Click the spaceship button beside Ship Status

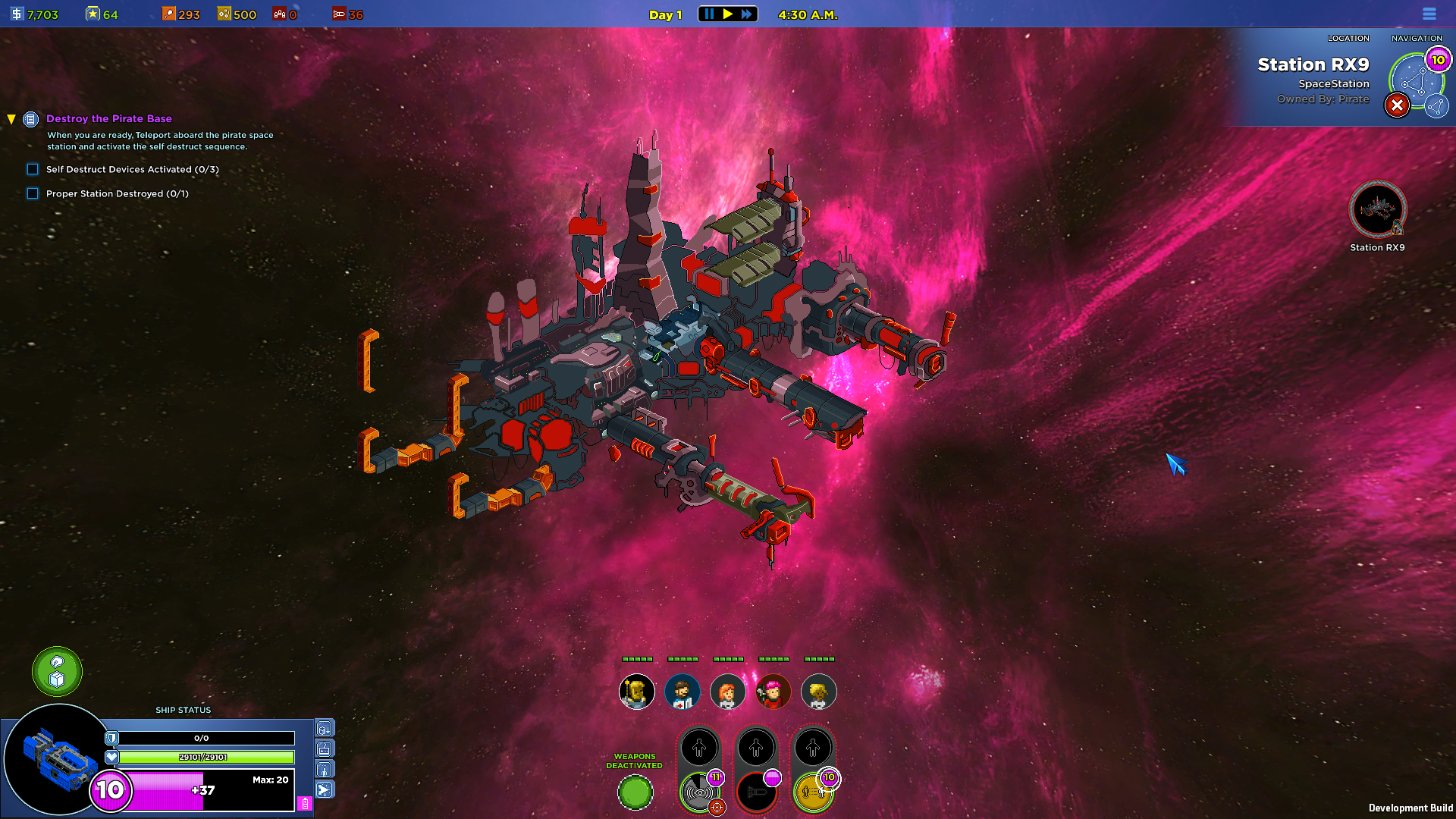tap(325, 790)
